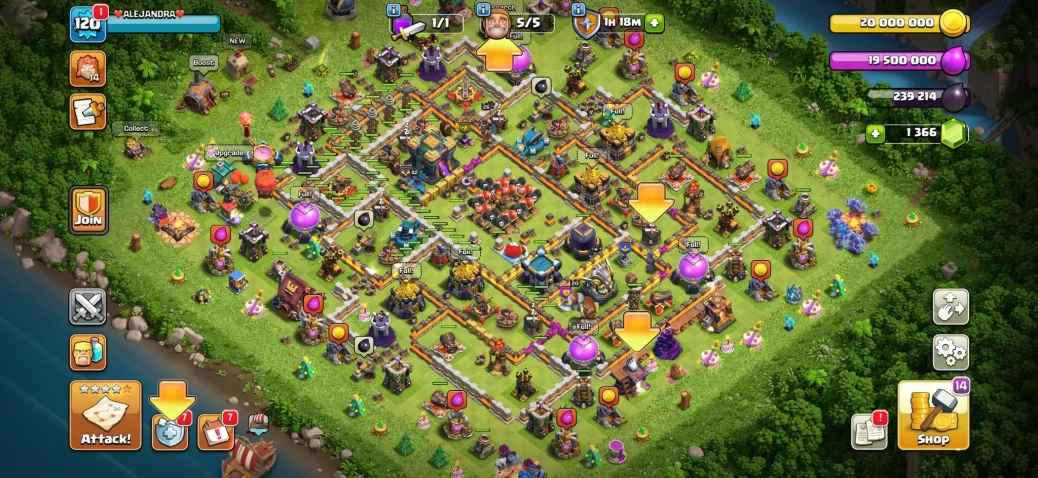Click the level 120 experience badge
The height and width of the screenshot is (478, 1038).
[88, 24]
